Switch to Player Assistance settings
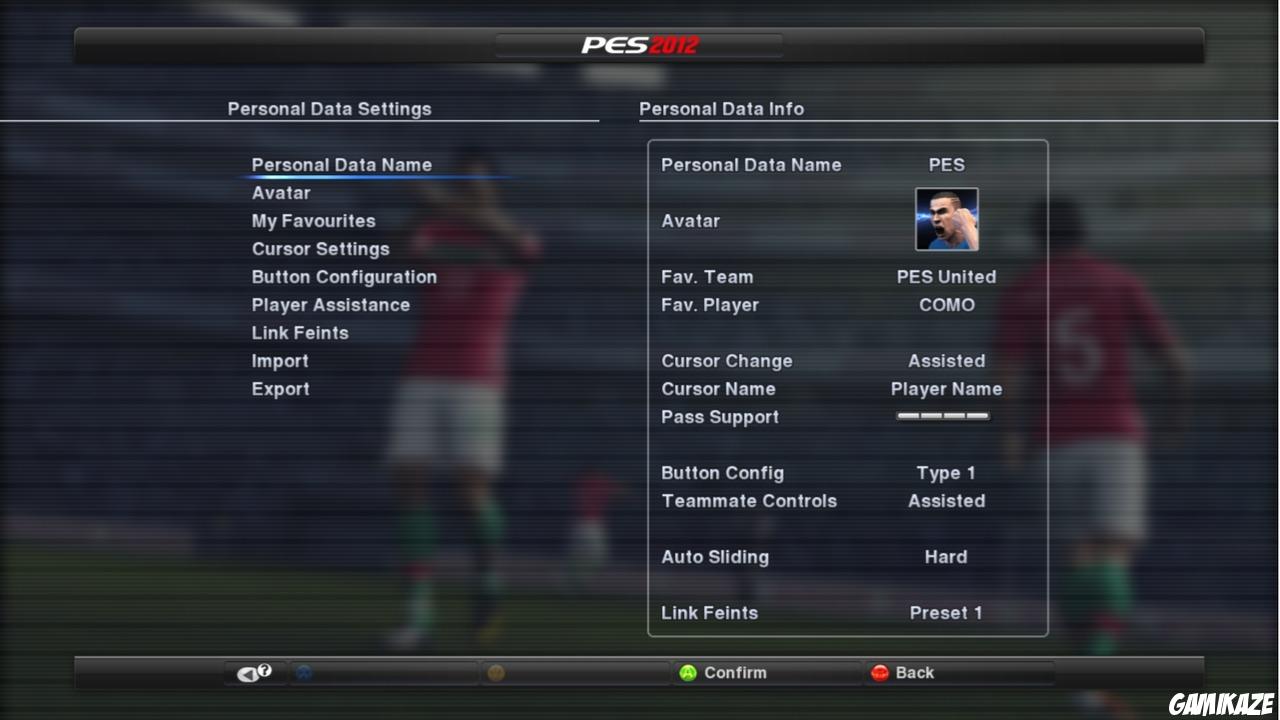The width and height of the screenshot is (1280, 720). (x=331, y=304)
